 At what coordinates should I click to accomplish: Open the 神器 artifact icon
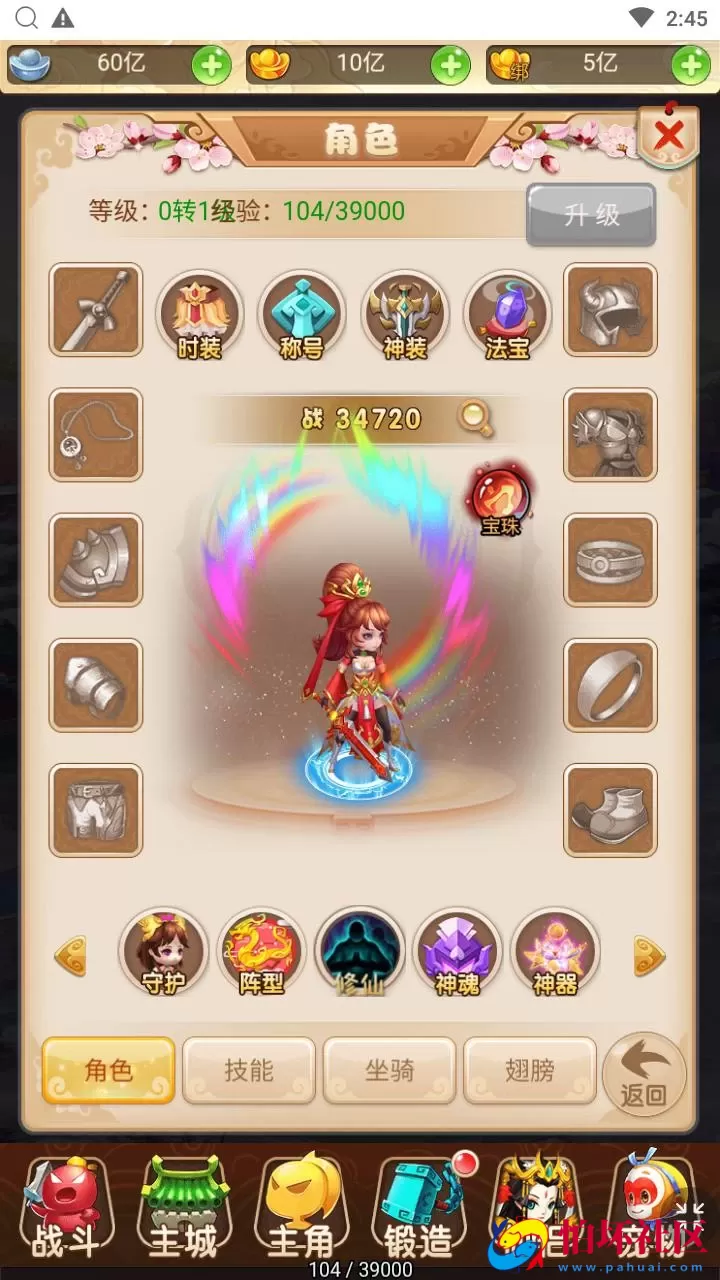(555, 953)
